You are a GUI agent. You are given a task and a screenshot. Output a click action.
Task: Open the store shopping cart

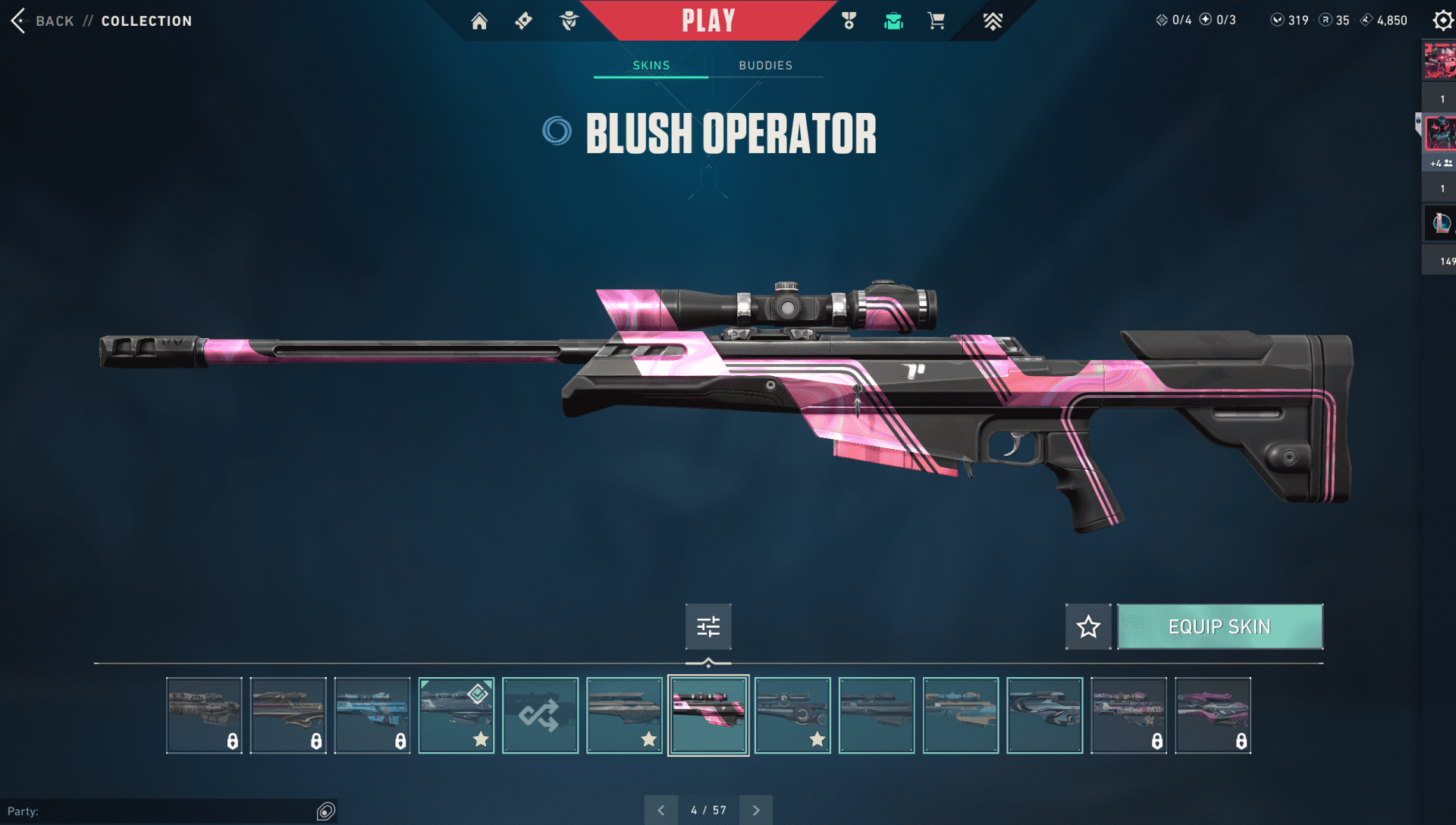click(x=936, y=21)
